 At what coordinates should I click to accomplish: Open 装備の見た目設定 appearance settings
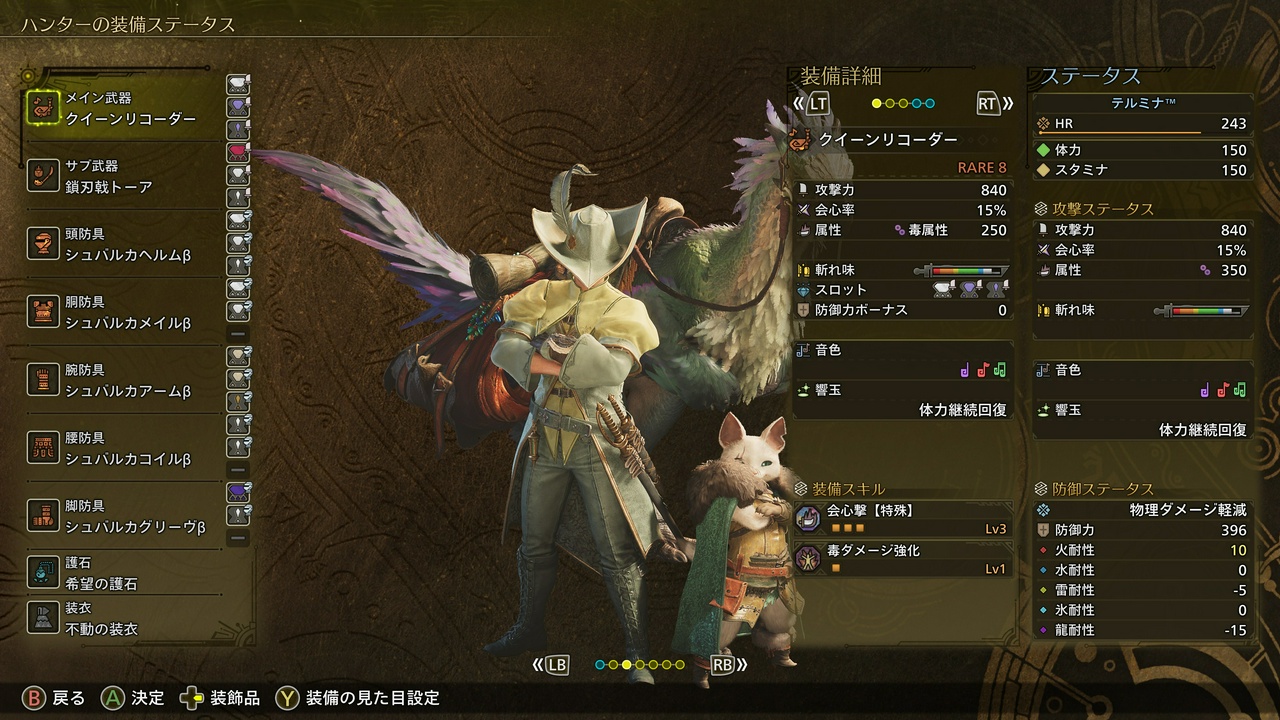click(x=359, y=698)
